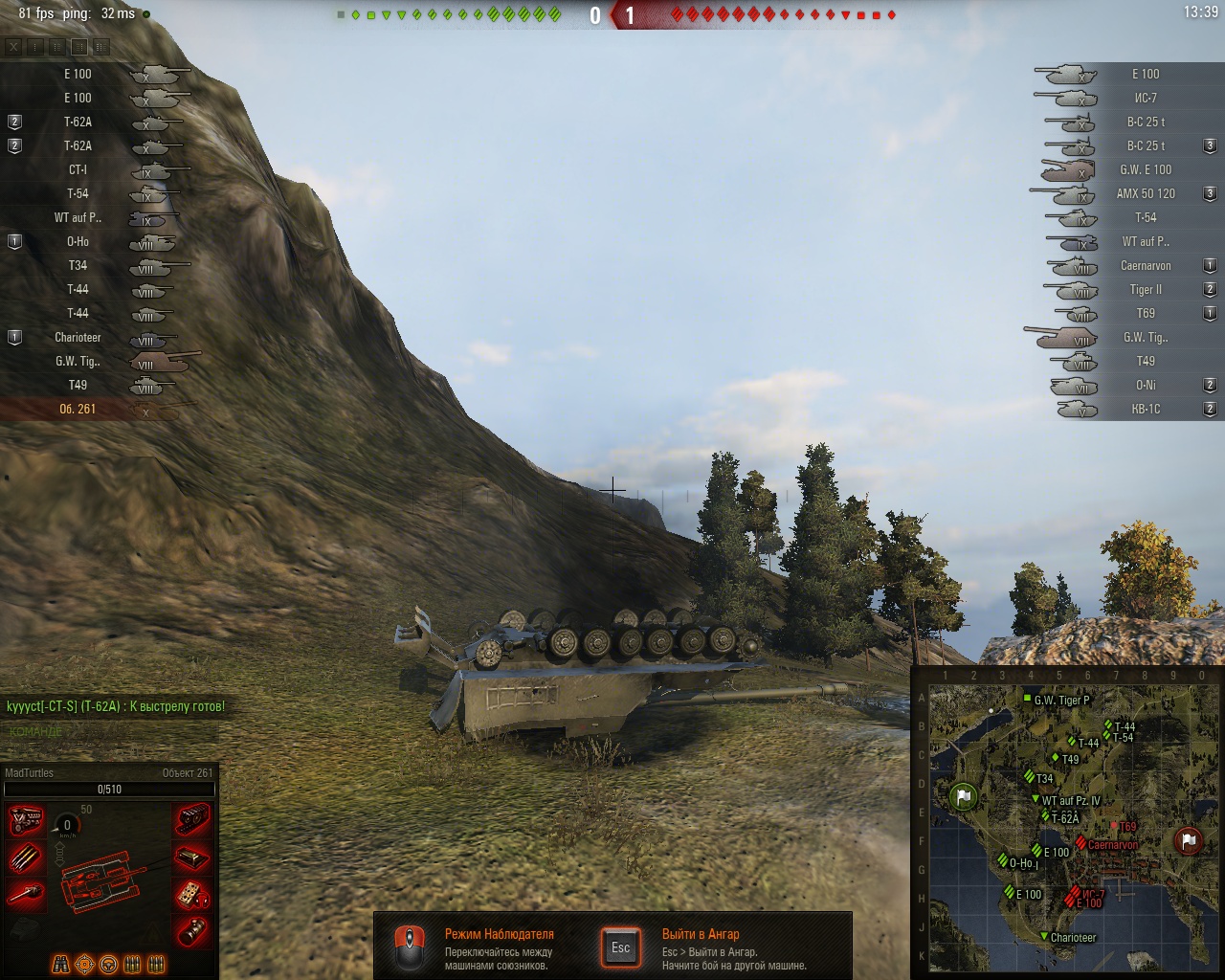The image size is (1225, 980).
Task: Click the ammo rack module icon
Action: point(26,857)
